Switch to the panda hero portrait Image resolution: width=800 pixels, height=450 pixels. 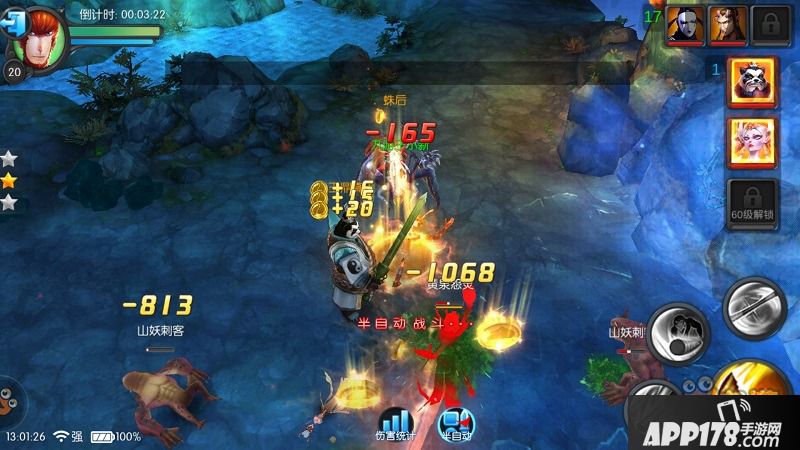tap(753, 82)
